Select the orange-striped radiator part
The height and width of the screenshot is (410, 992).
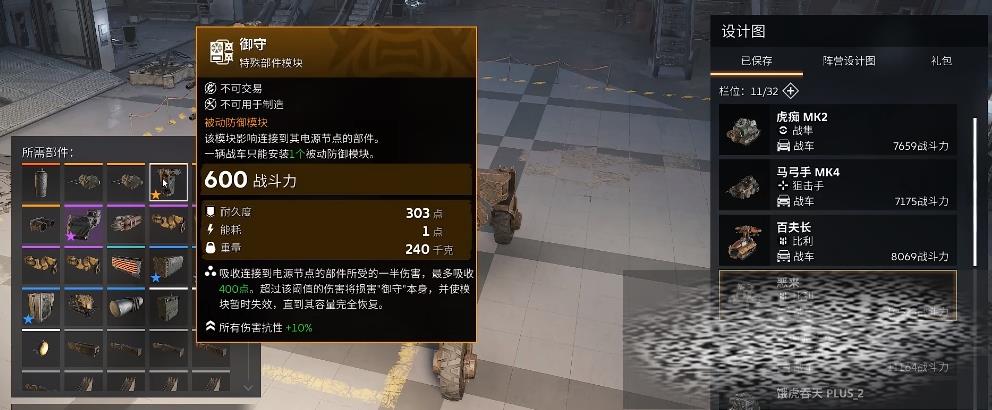pos(125,266)
